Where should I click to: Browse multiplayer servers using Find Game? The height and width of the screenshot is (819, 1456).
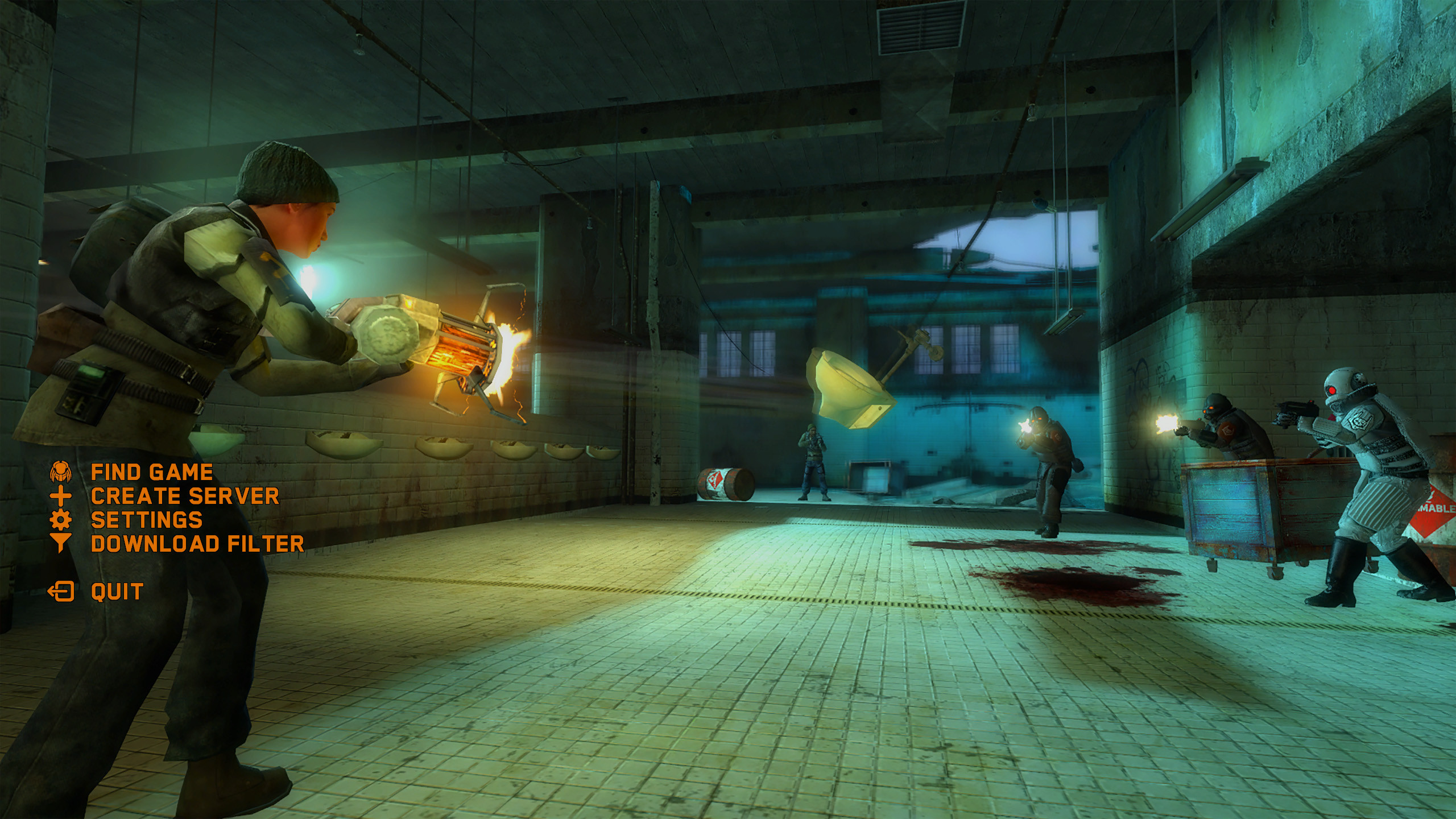tap(154, 471)
